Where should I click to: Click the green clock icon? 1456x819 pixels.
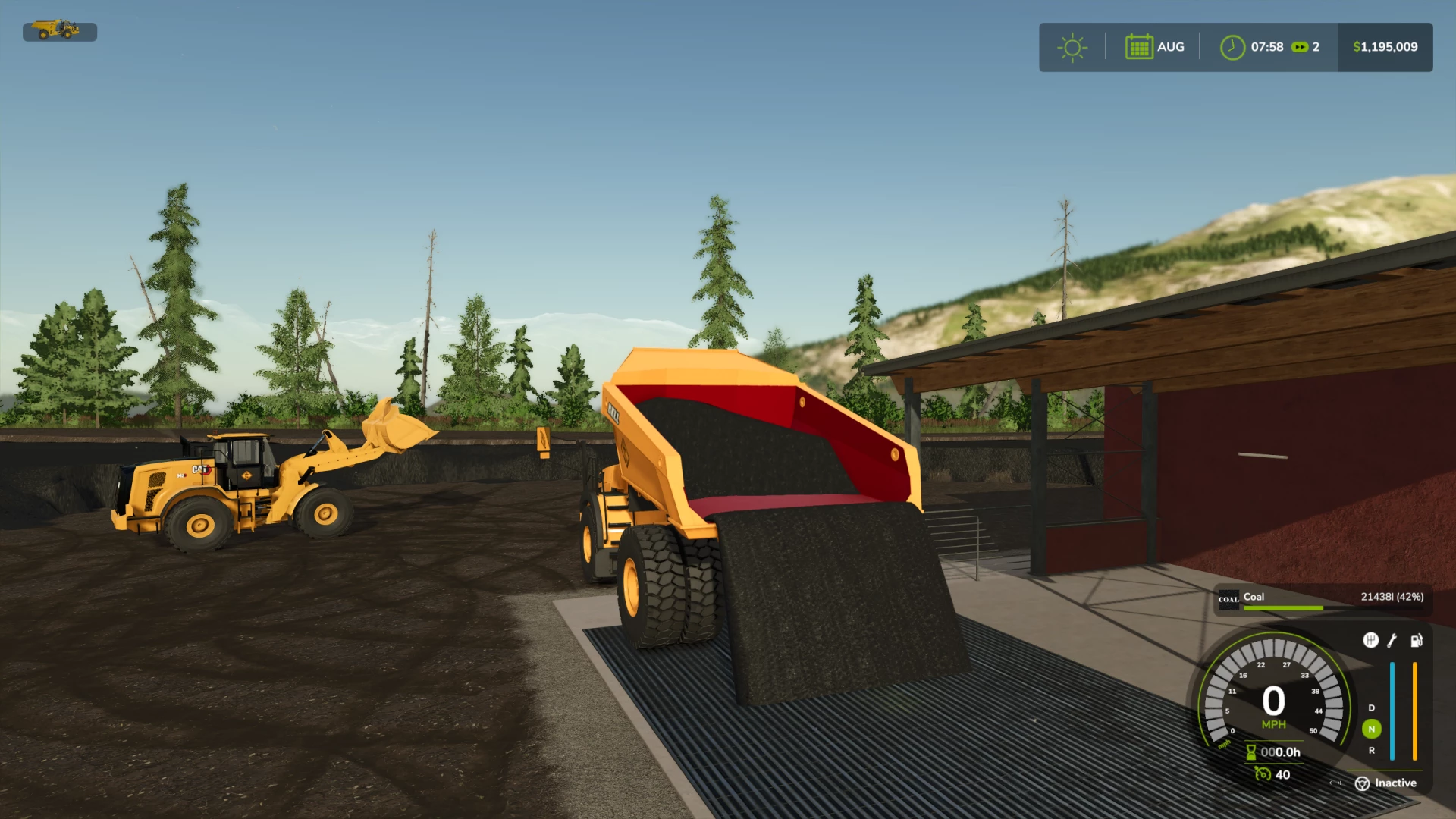(x=1232, y=47)
